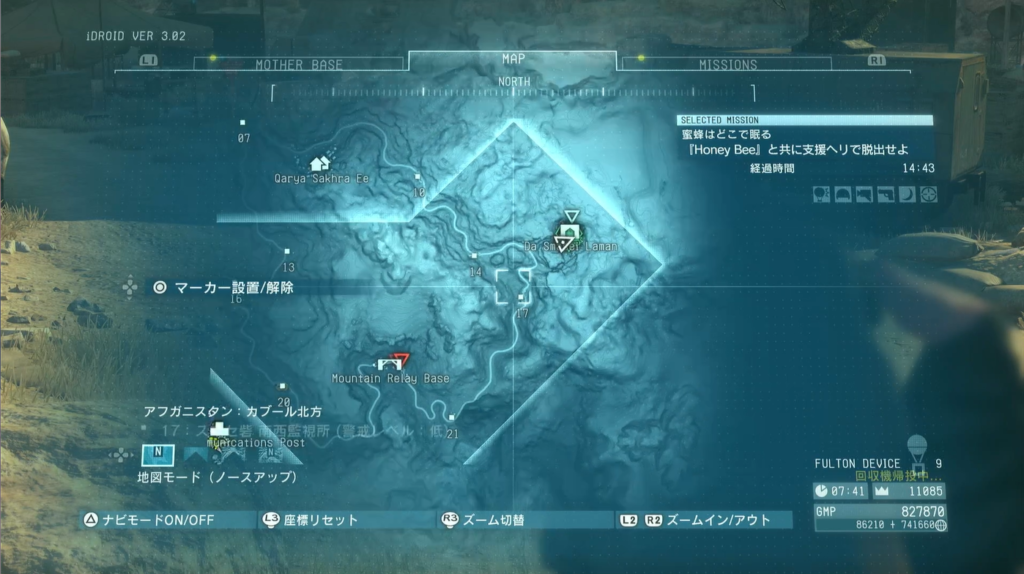
Task: Pick outpost marker 07 on the map
Action: pos(243,123)
